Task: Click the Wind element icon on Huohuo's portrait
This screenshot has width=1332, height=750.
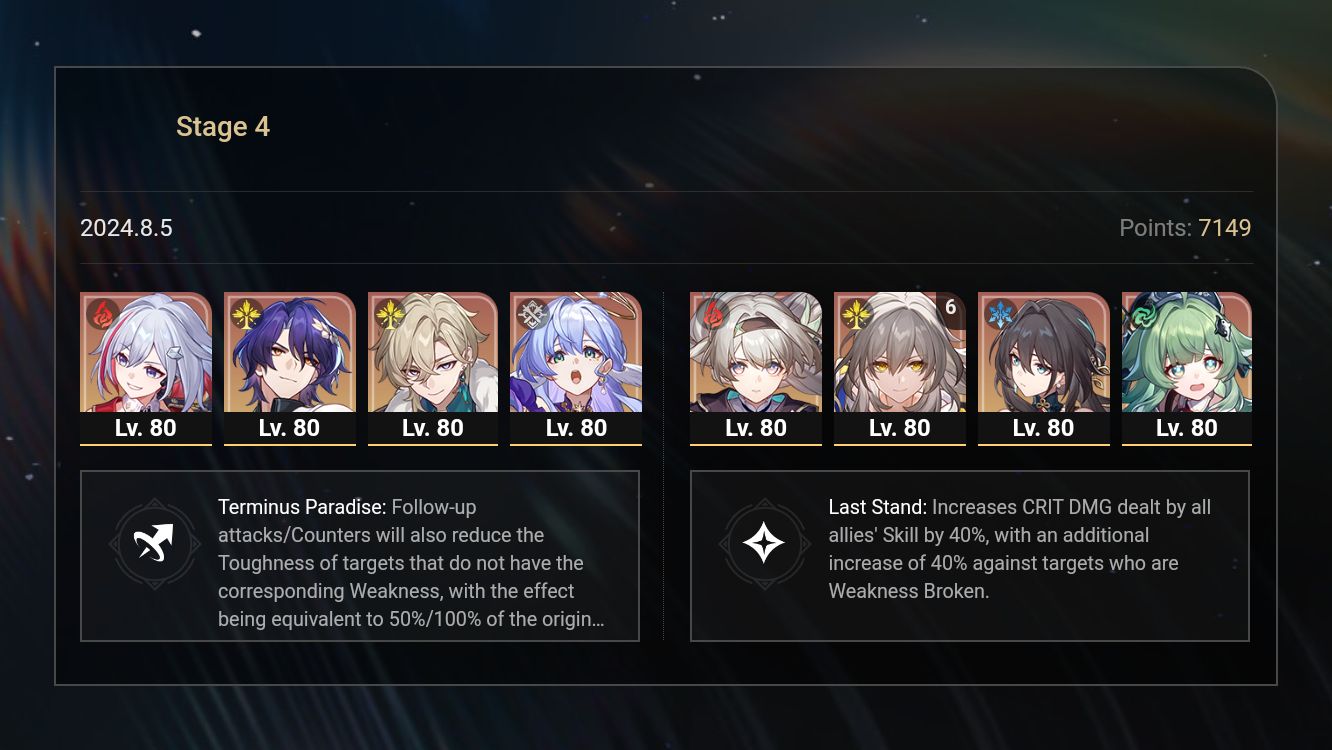Action: pyautogui.click(x=1142, y=313)
